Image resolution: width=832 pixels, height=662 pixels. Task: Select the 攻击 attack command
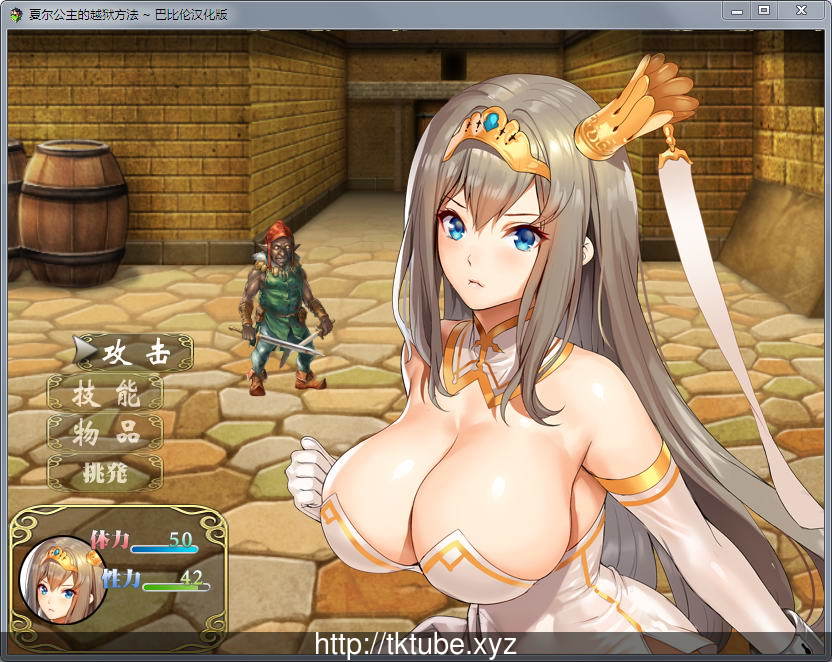tap(136, 353)
